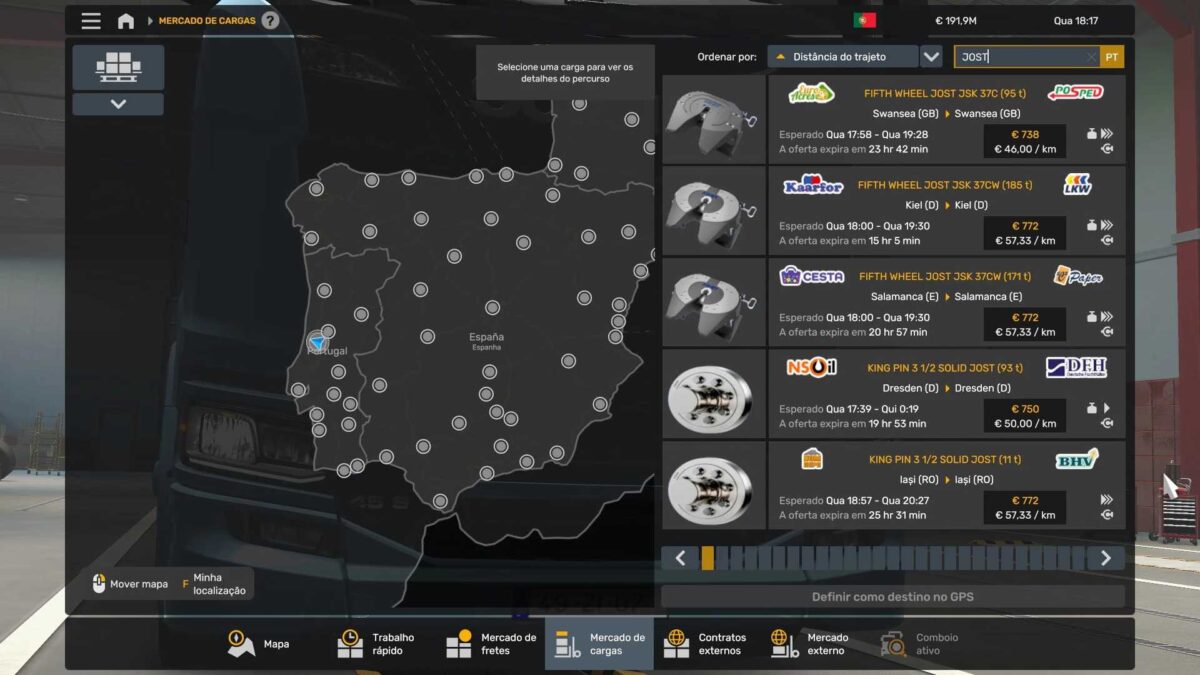Viewport: 1200px width, 675px height.
Task: Toggle the PT language search button
Action: coord(1112,58)
